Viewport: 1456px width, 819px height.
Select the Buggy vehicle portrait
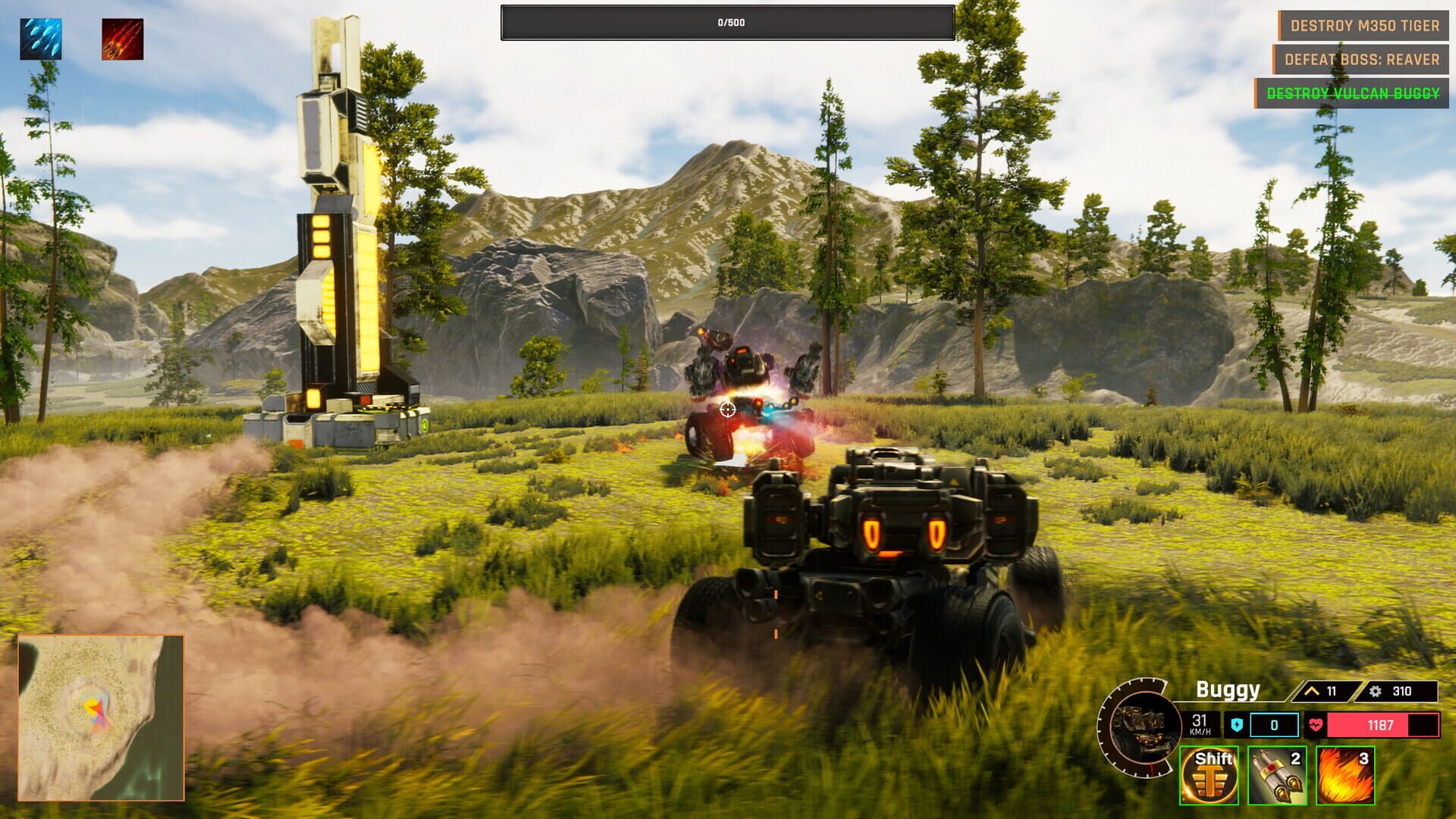(x=1141, y=726)
